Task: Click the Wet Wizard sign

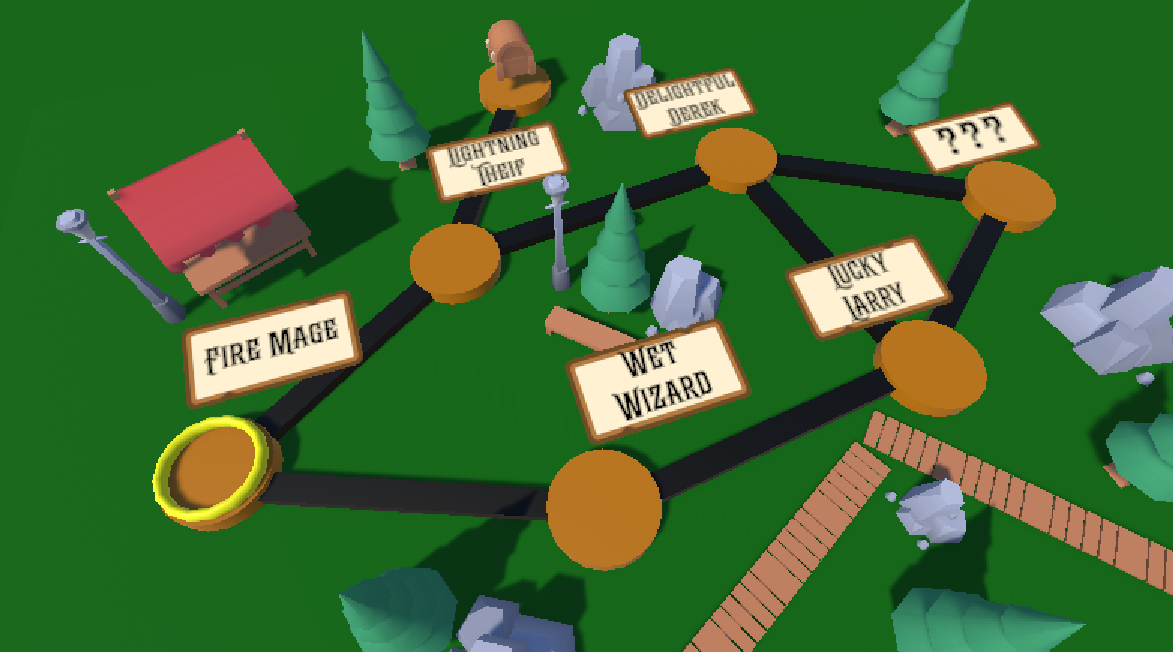Action: (x=658, y=379)
